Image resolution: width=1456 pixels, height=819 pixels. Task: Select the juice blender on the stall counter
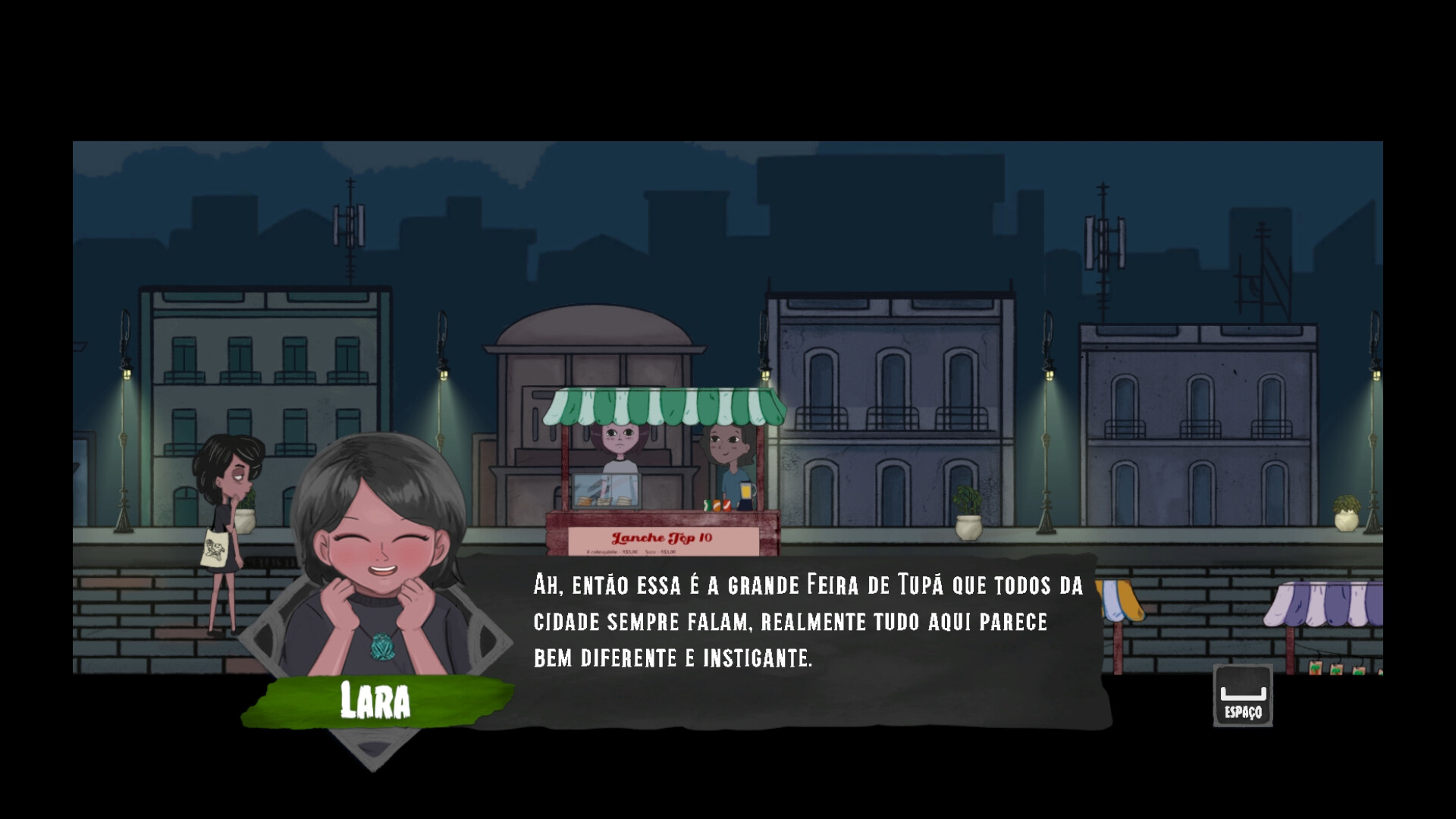click(x=746, y=497)
